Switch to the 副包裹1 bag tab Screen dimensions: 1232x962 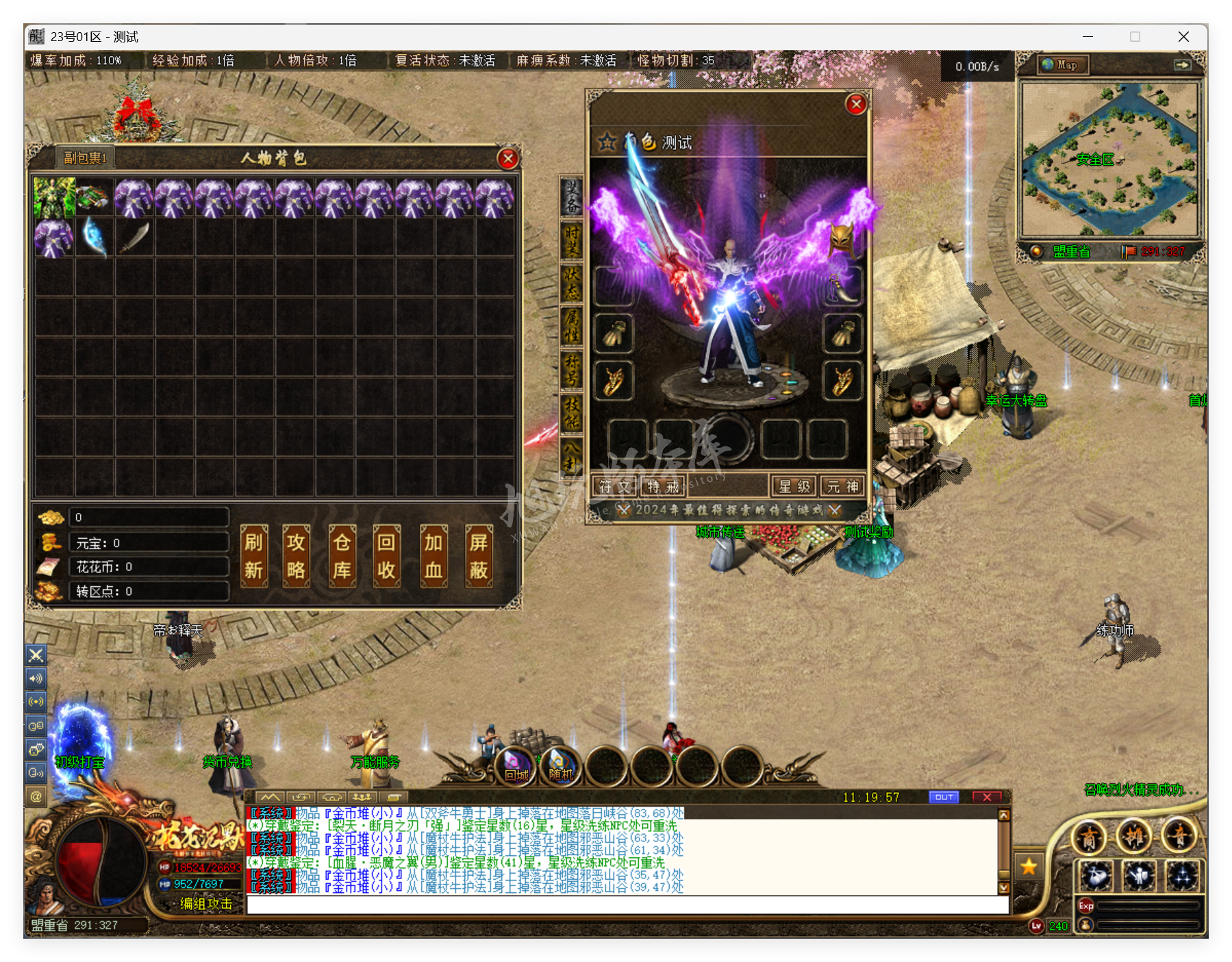(85, 156)
